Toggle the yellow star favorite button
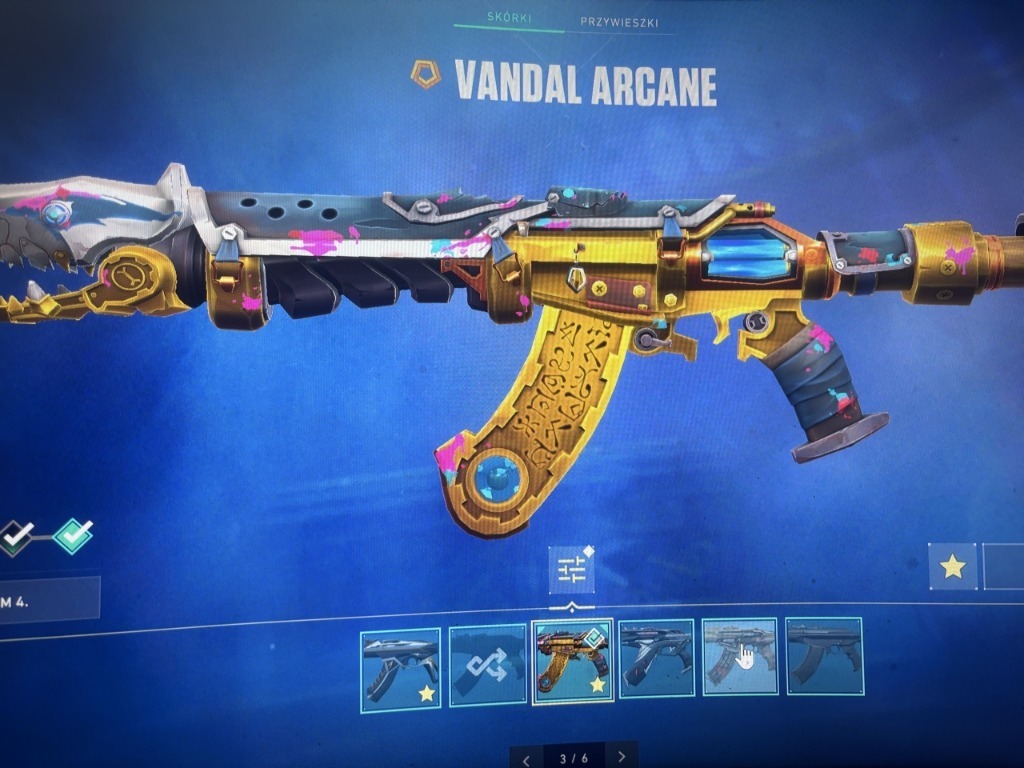Viewport: 1024px width, 768px height. (952, 567)
